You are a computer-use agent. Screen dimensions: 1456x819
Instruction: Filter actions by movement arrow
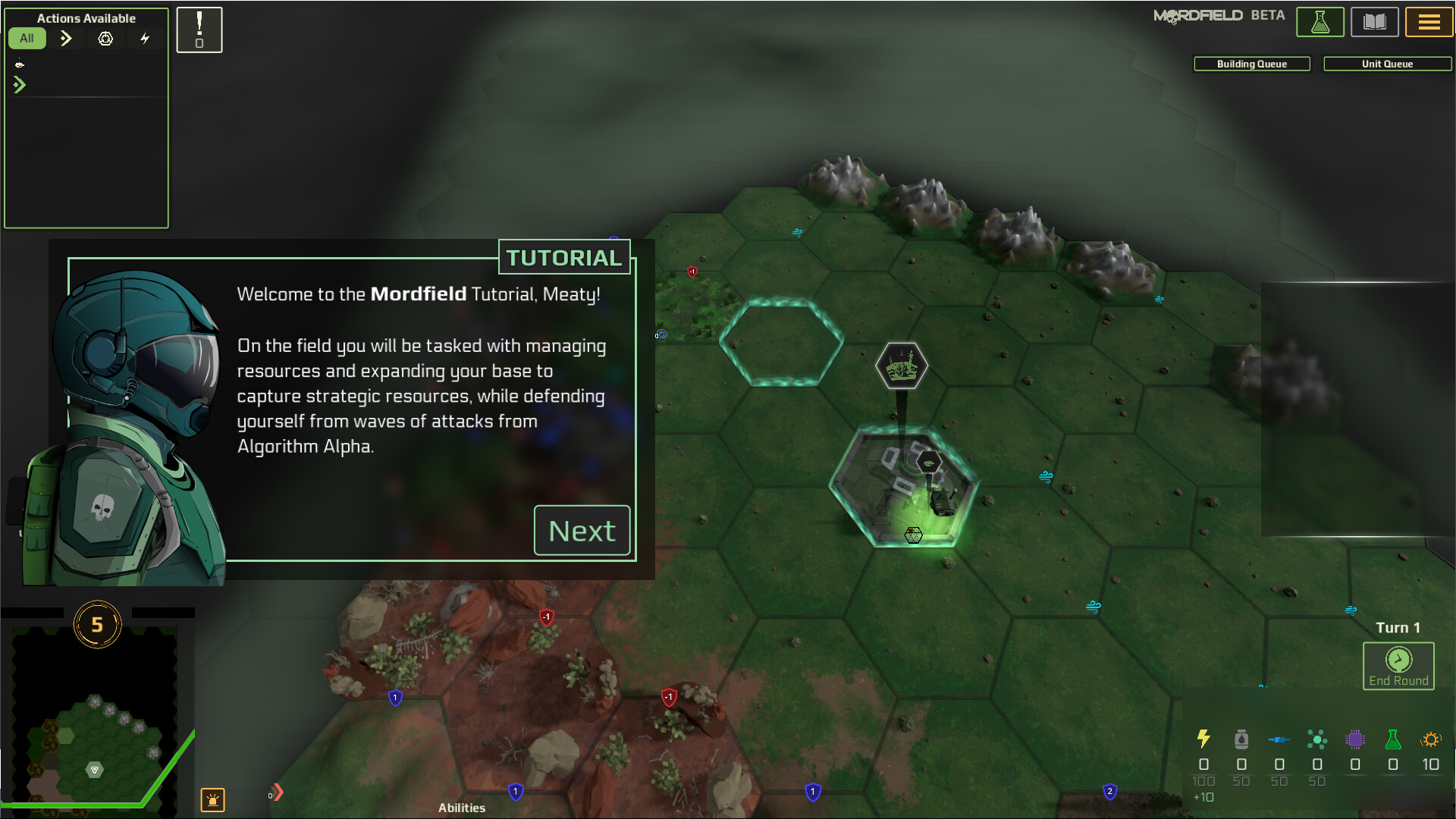66,38
